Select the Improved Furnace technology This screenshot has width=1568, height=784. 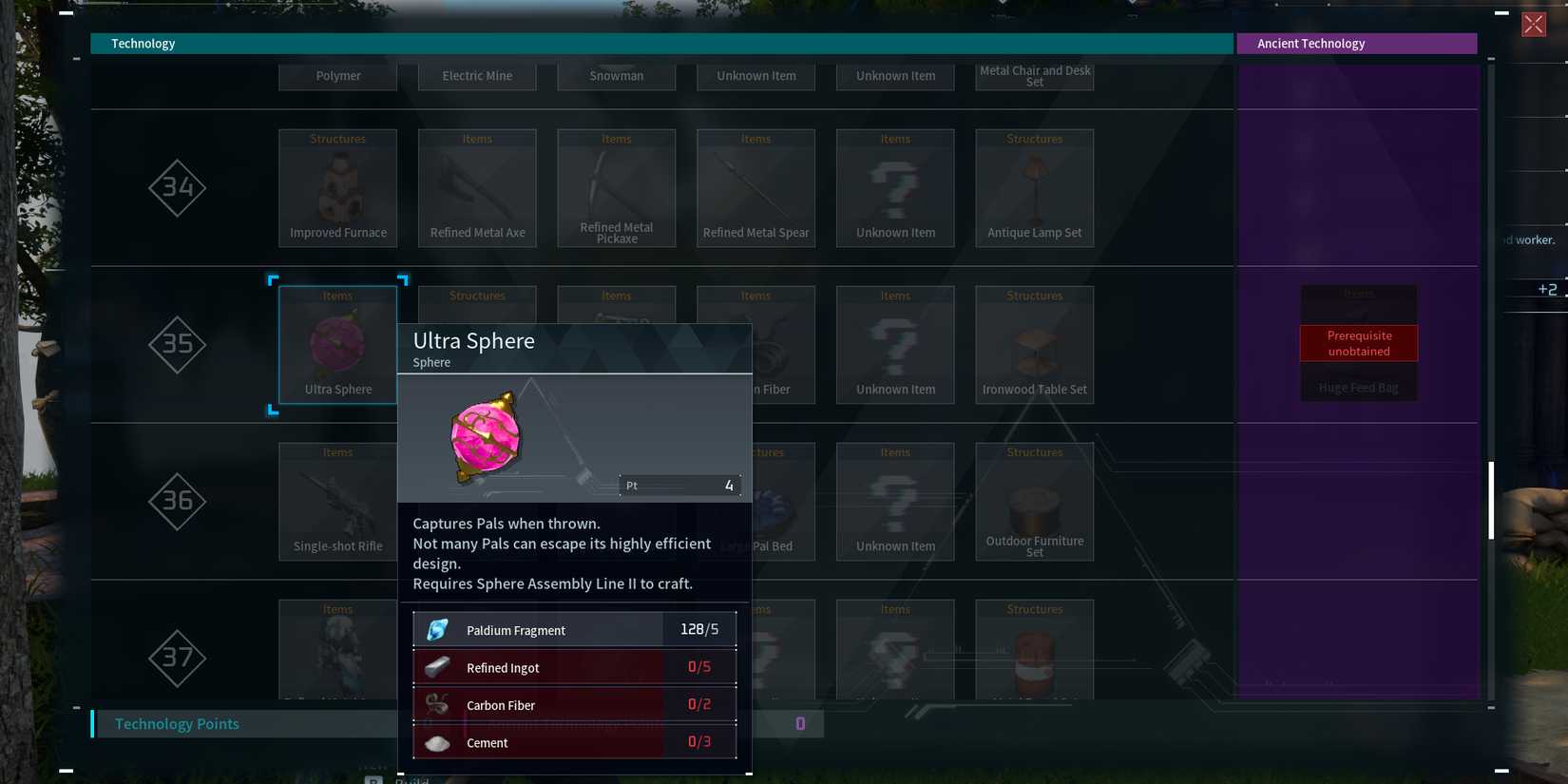click(x=337, y=187)
